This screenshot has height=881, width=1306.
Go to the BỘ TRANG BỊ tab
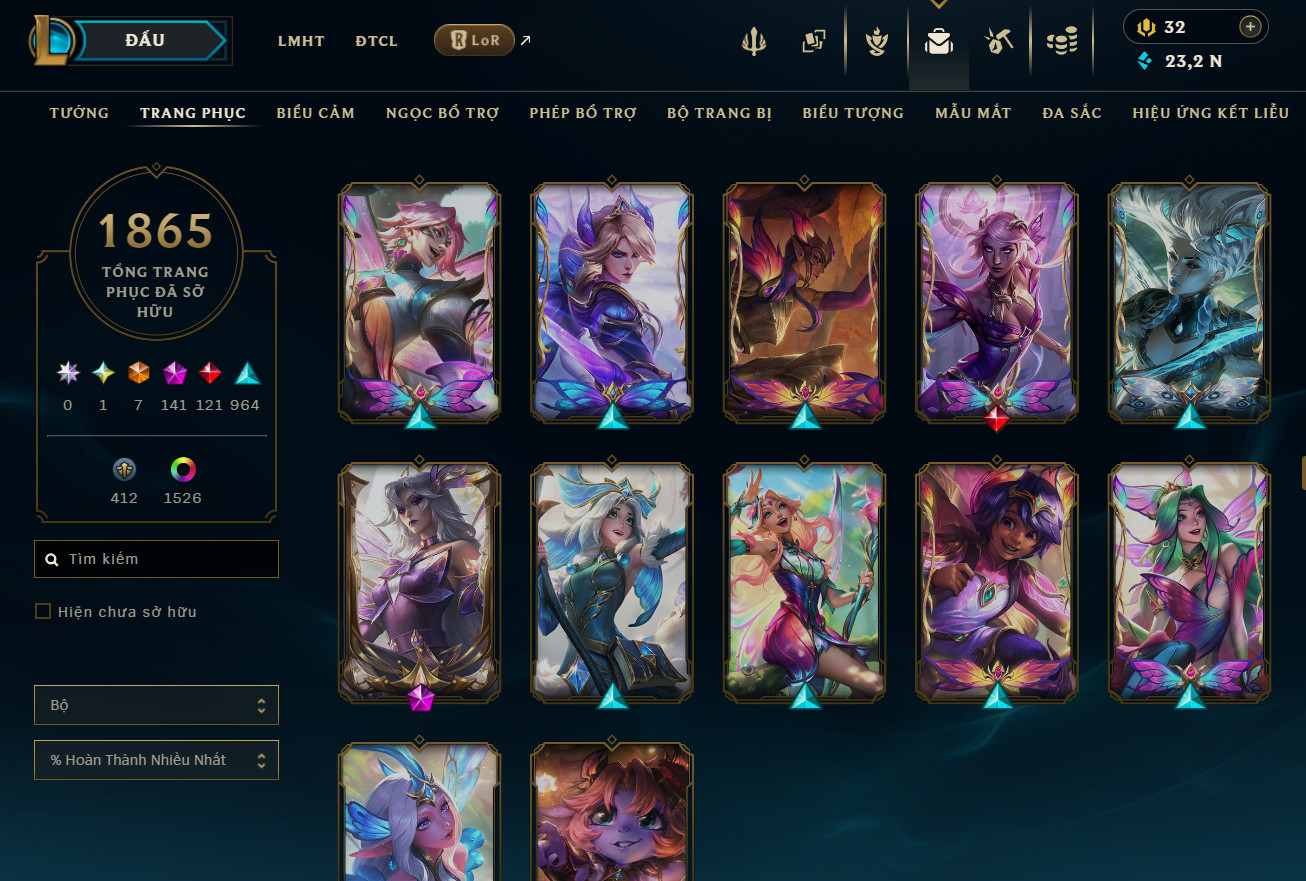(x=719, y=113)
